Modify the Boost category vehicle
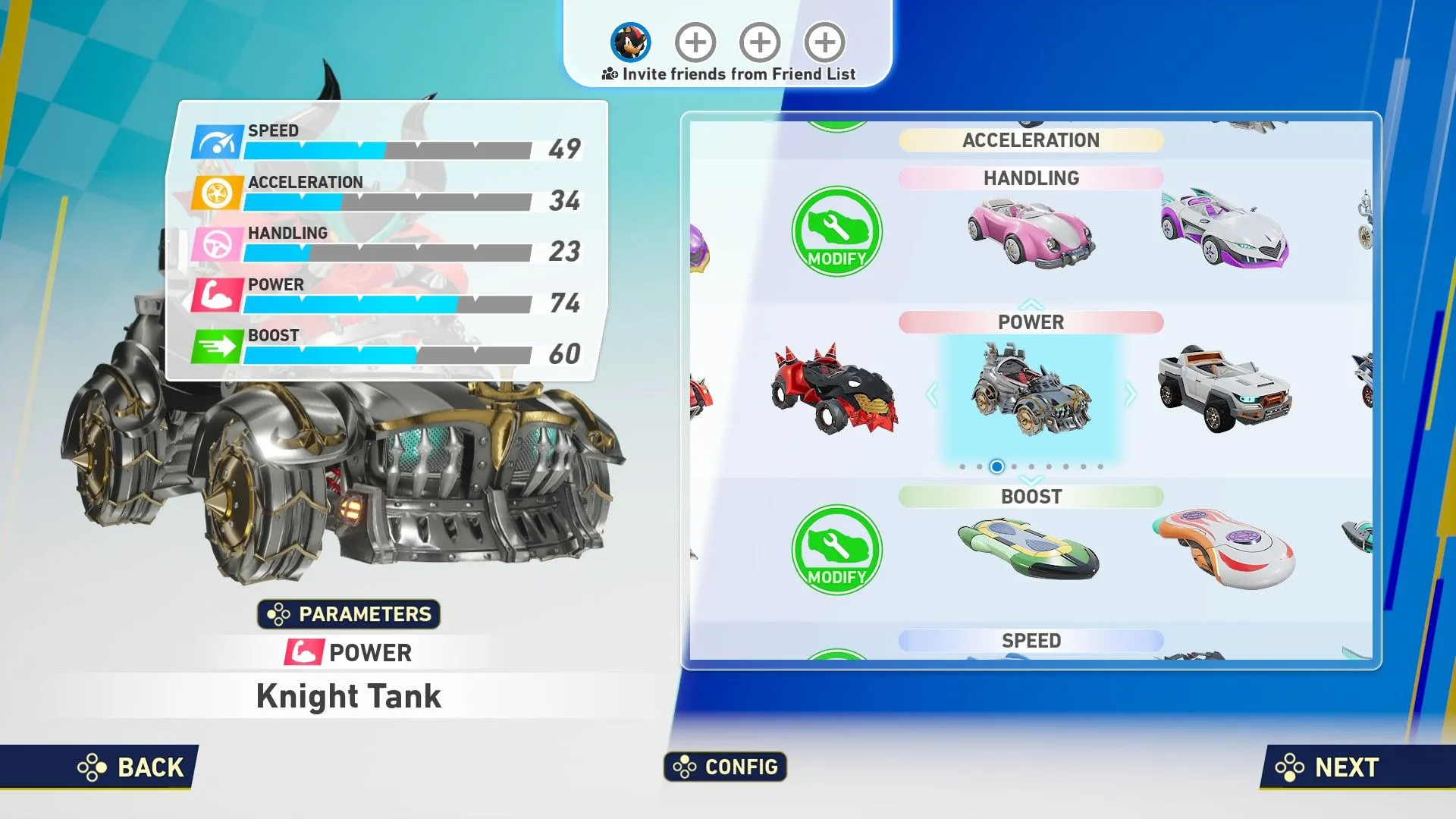Viewport: 1456px width, 819px height. pyautogui.click(x=836, y=550)
